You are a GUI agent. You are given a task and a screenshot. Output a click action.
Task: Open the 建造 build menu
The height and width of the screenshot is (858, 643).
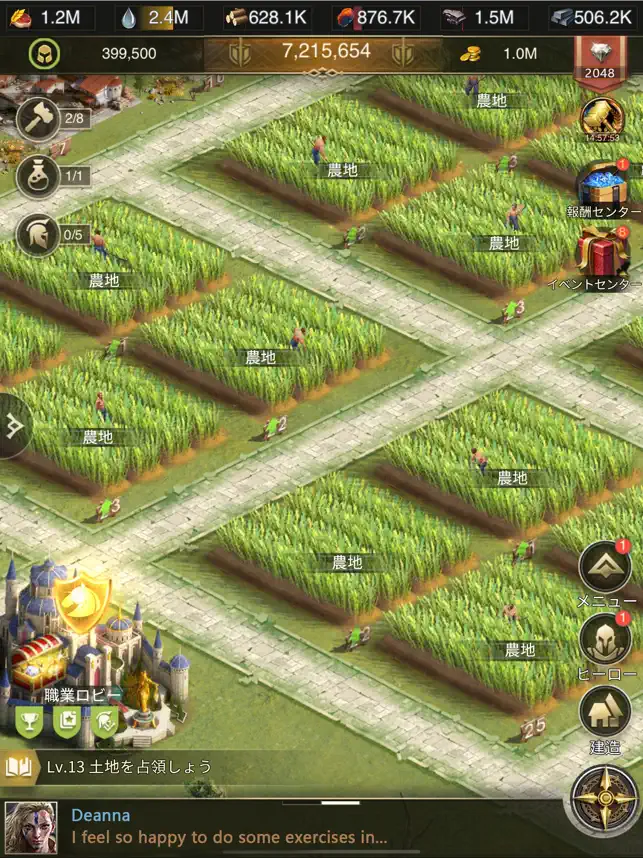click(604, 713)
